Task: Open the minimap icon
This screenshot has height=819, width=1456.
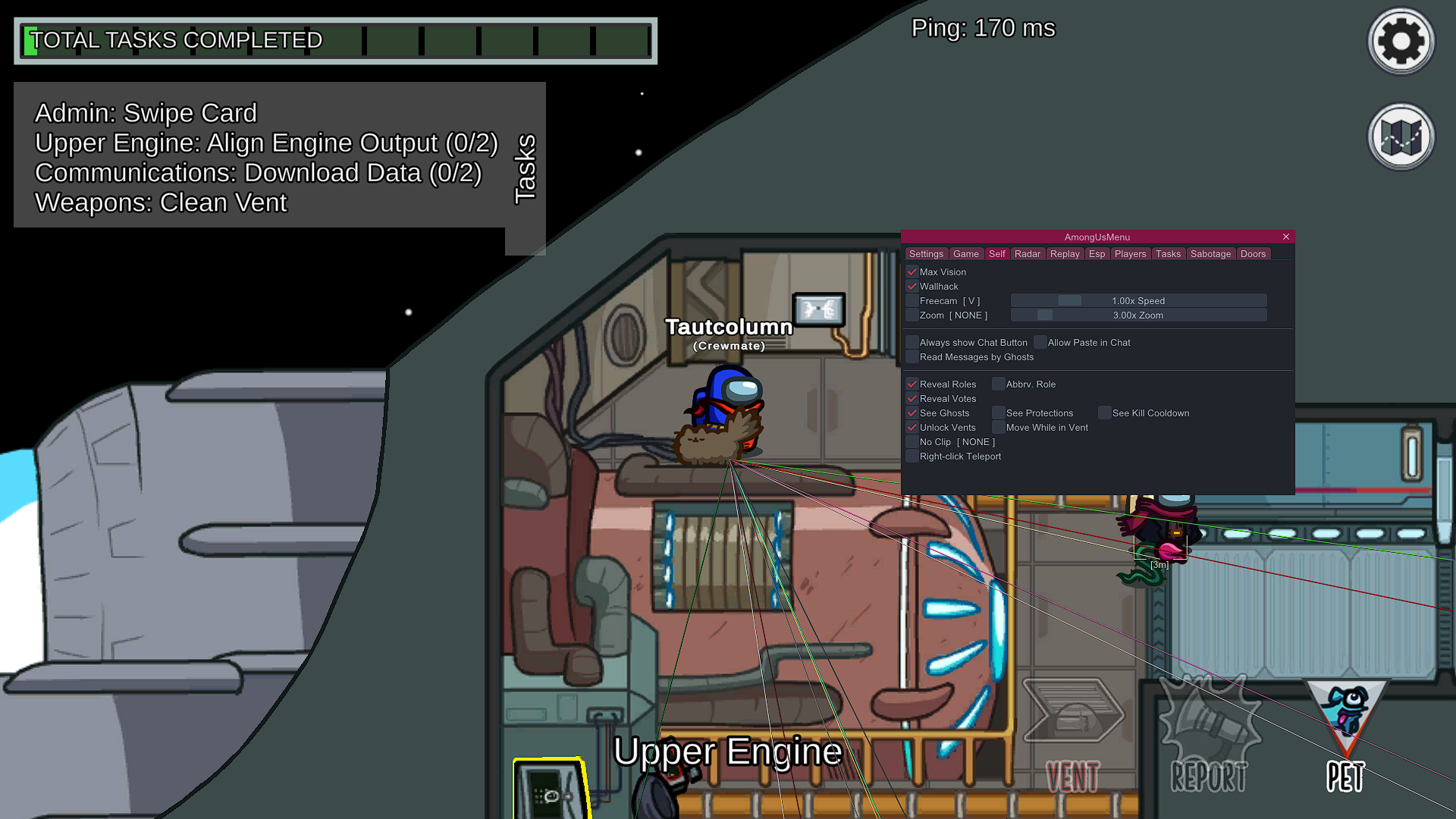Action: (1400, 136)
